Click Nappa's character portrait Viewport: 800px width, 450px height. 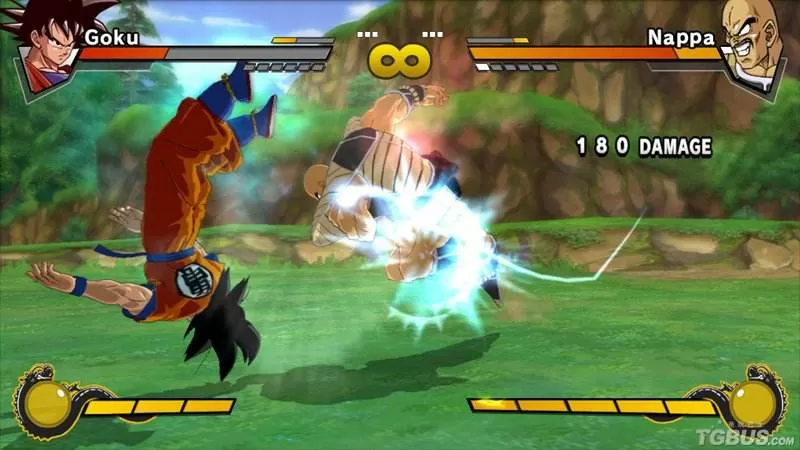click(x=750, y=45)
